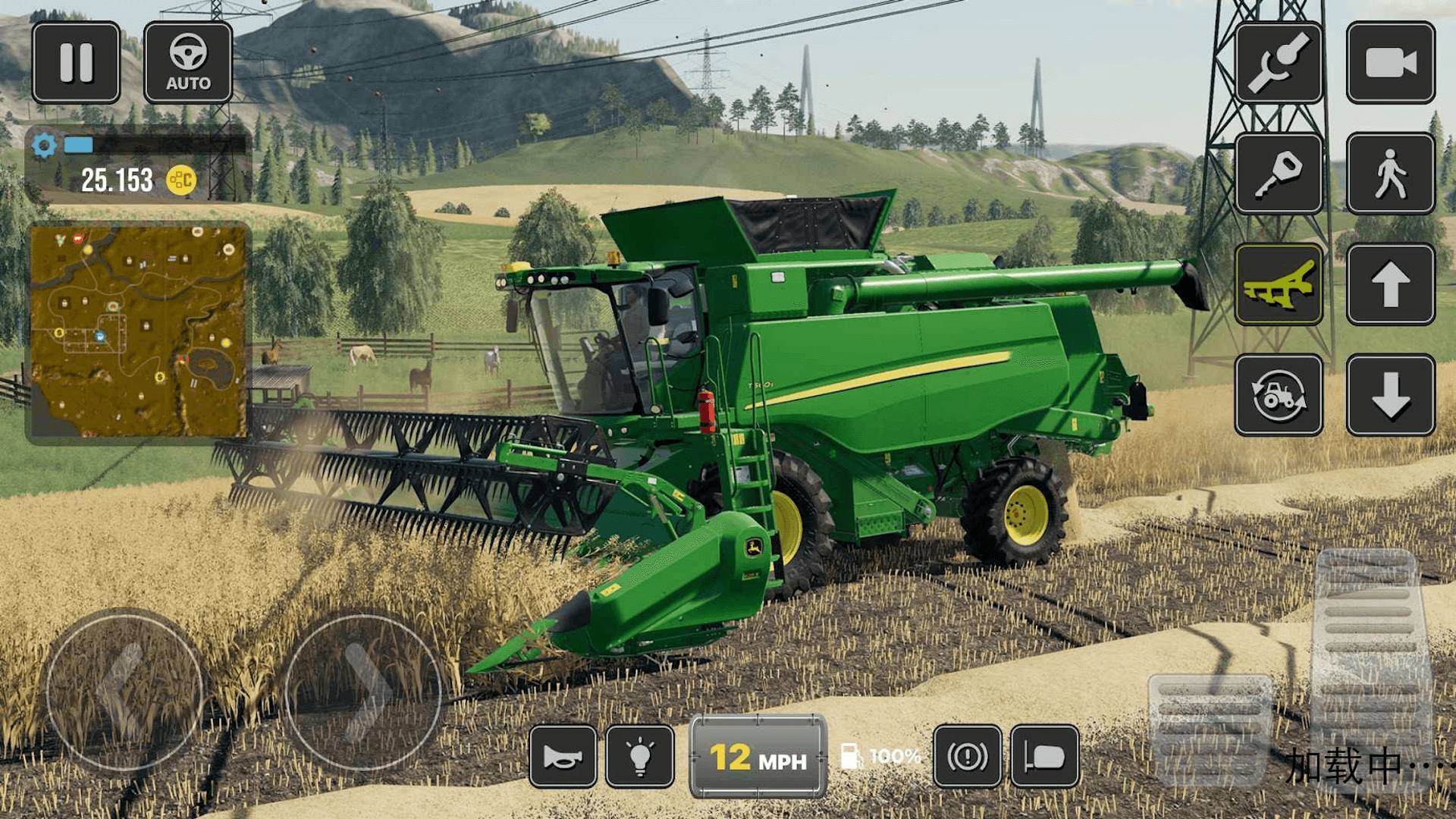Exit the vehicle with the walking figure button
The width and height of the screenshot is (1456, 819).
pos(1390,174)
